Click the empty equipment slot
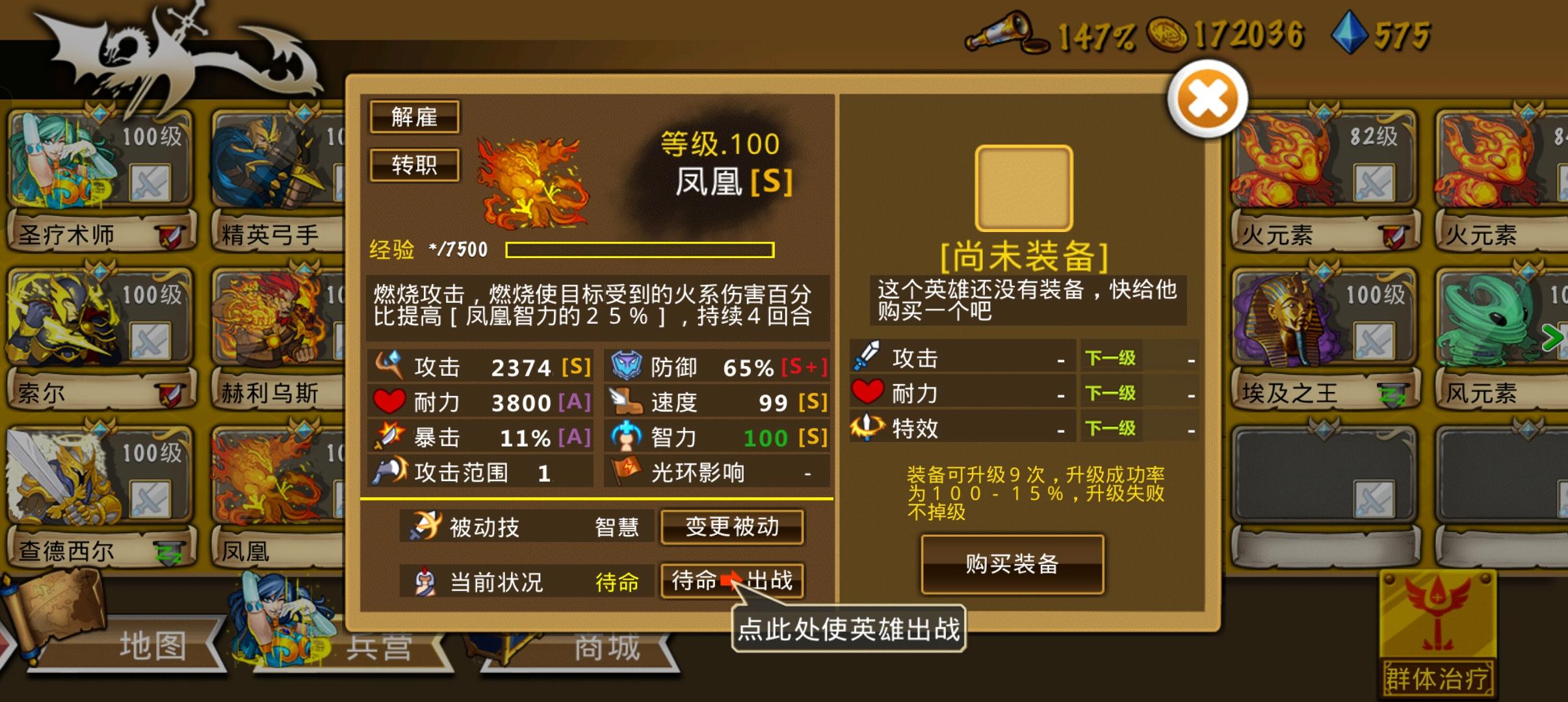This screenshot has width=1568, height=702. pyautogui.click(x=1023, y=188)
